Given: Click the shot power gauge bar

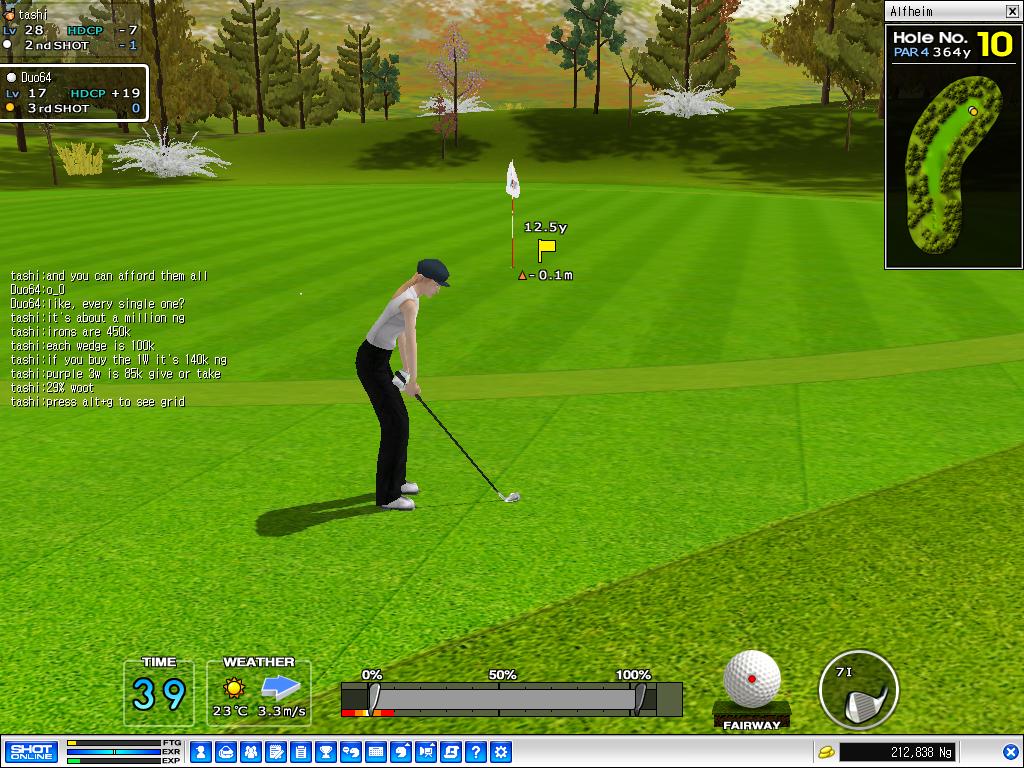Looking at the screenshot, I should click(511, 698).
